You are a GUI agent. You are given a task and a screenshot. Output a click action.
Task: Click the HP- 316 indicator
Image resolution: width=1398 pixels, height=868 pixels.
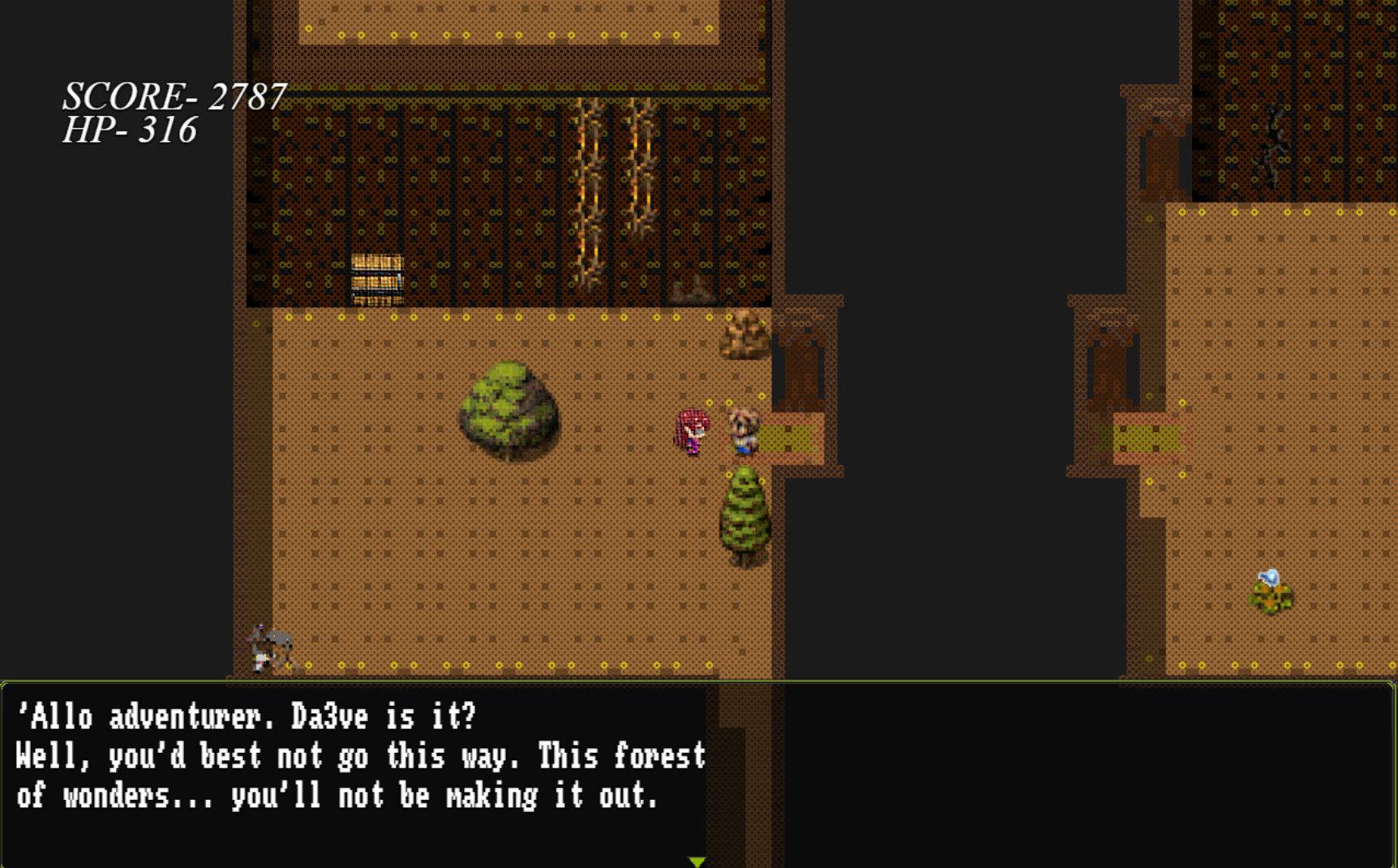[130, 130]
